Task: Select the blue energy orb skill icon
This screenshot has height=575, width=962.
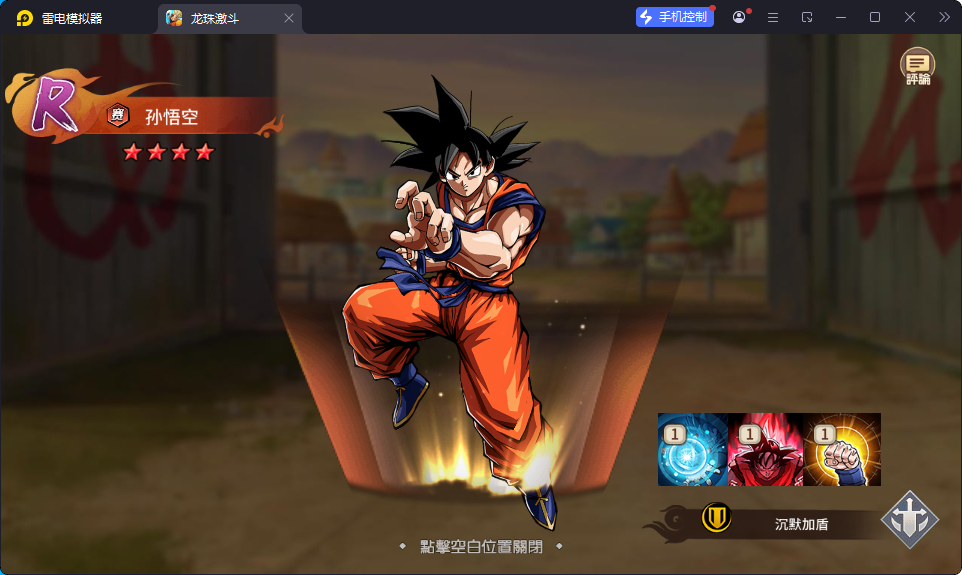Action: pyautogui.click(x=695, y=450)
